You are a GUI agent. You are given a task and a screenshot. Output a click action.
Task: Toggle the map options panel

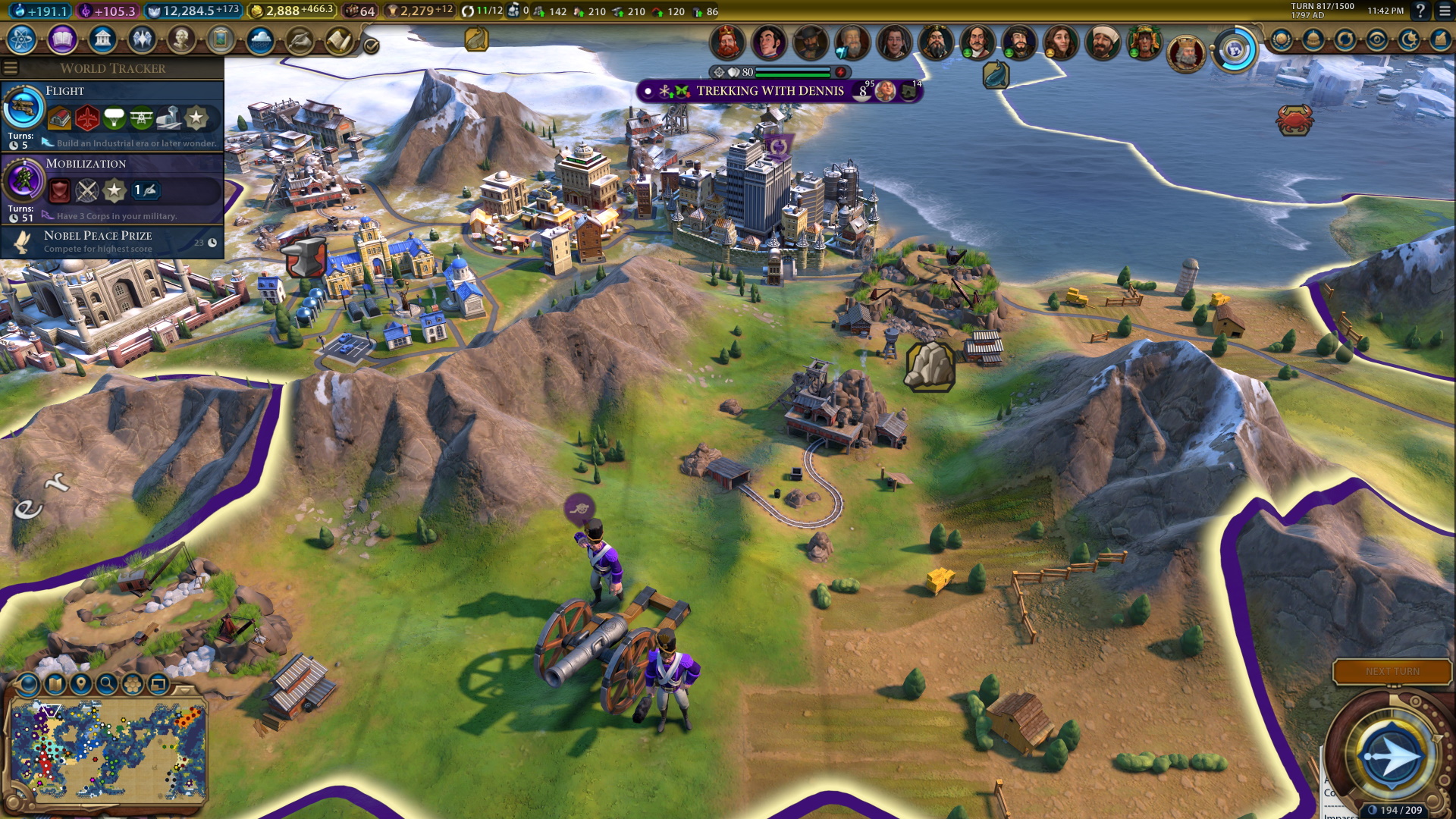(x=55, y=686)
